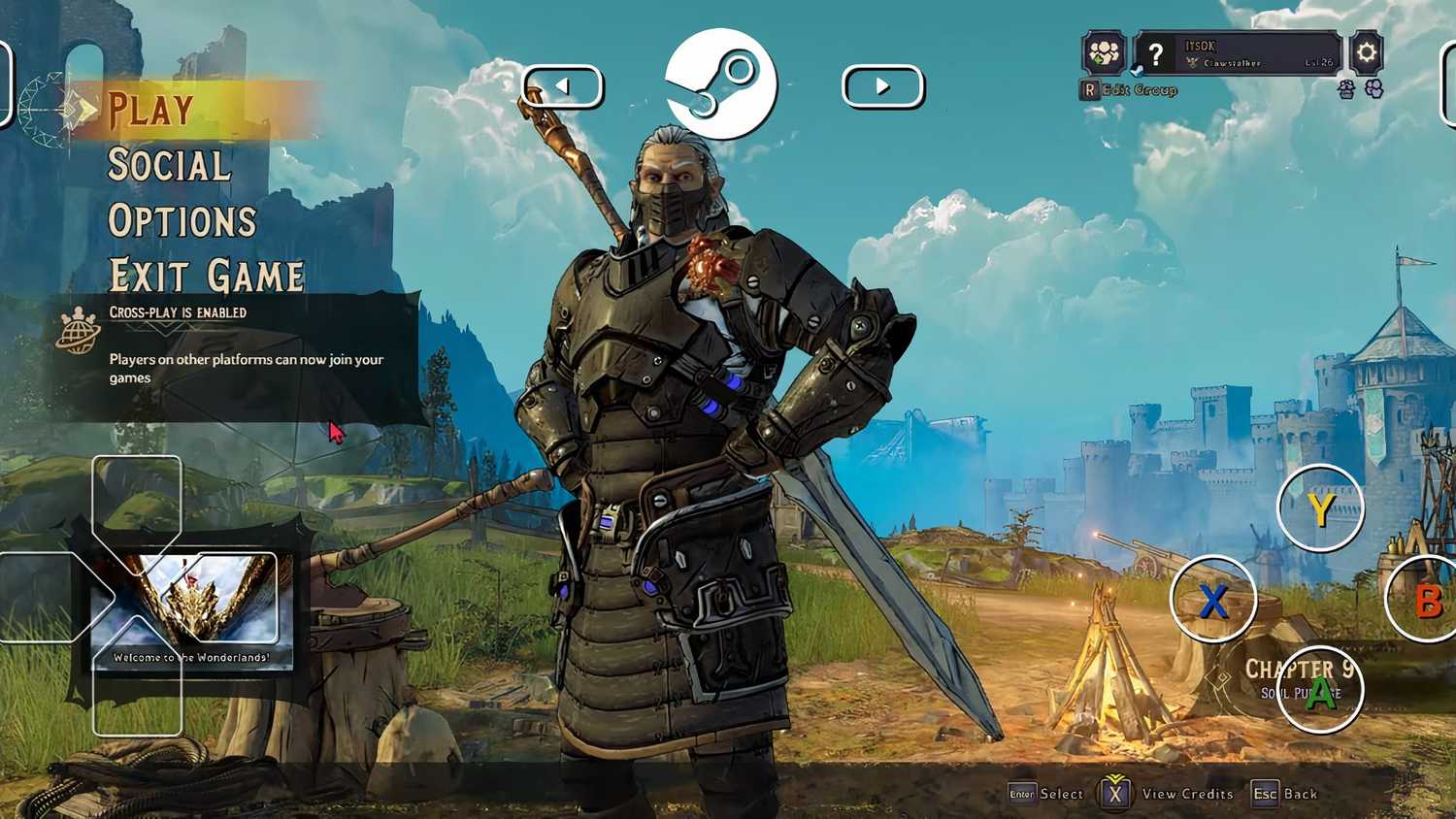Tap the B virtual gamepad button

point(1427,600)
